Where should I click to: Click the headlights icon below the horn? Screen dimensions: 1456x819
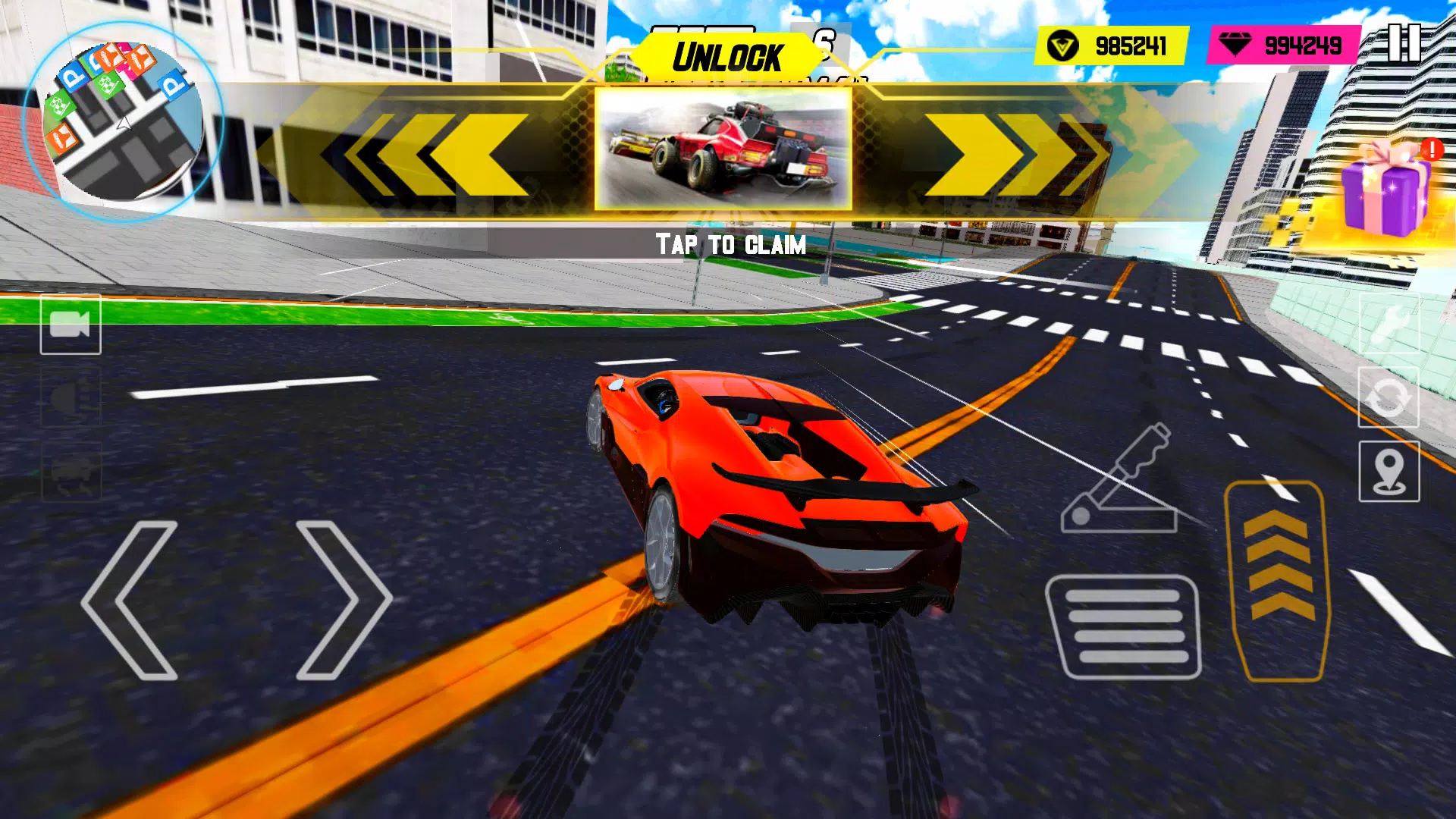coord(72,470)
